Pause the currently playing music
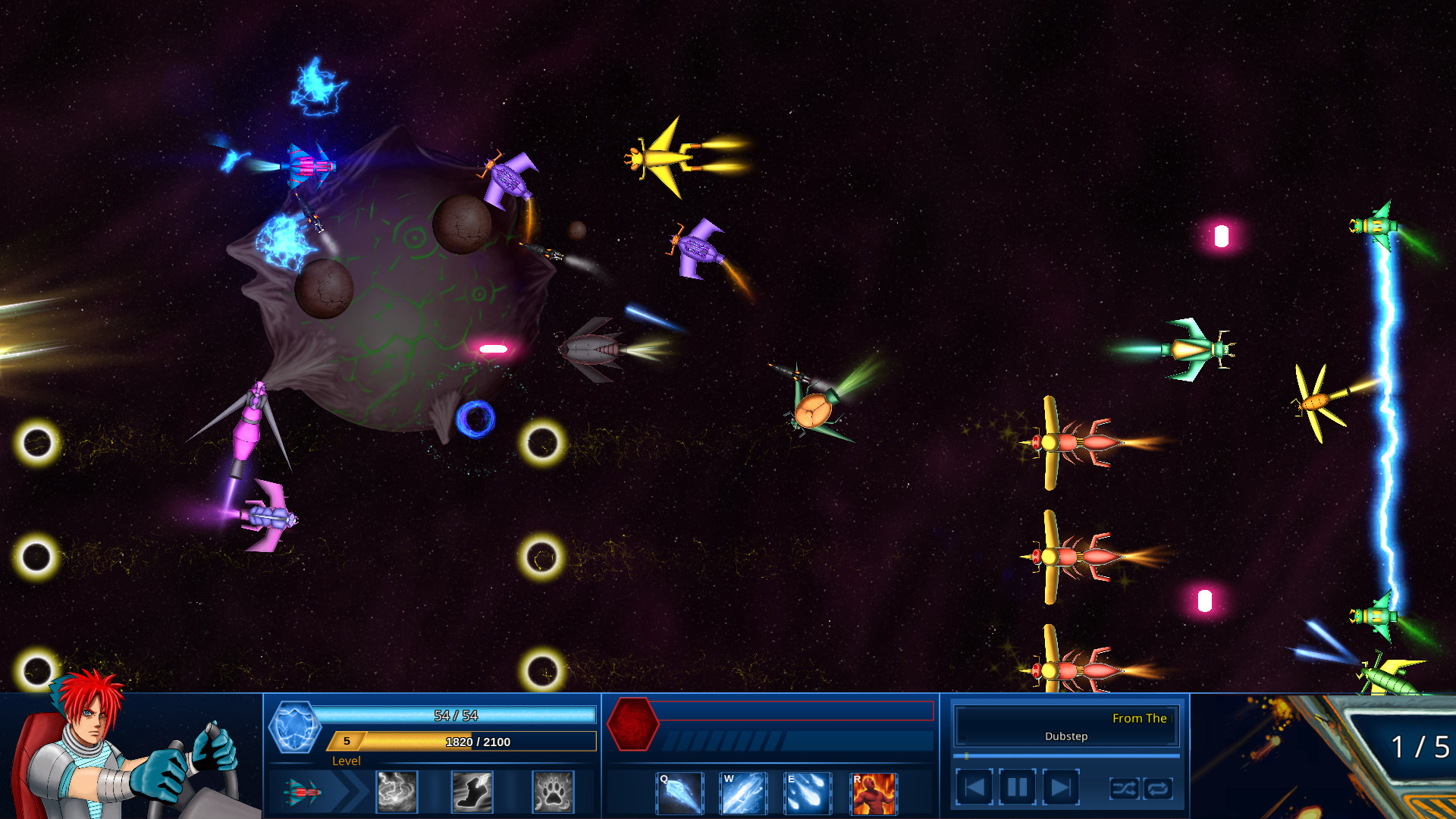1456x819 pixels. coord(1016,786)
